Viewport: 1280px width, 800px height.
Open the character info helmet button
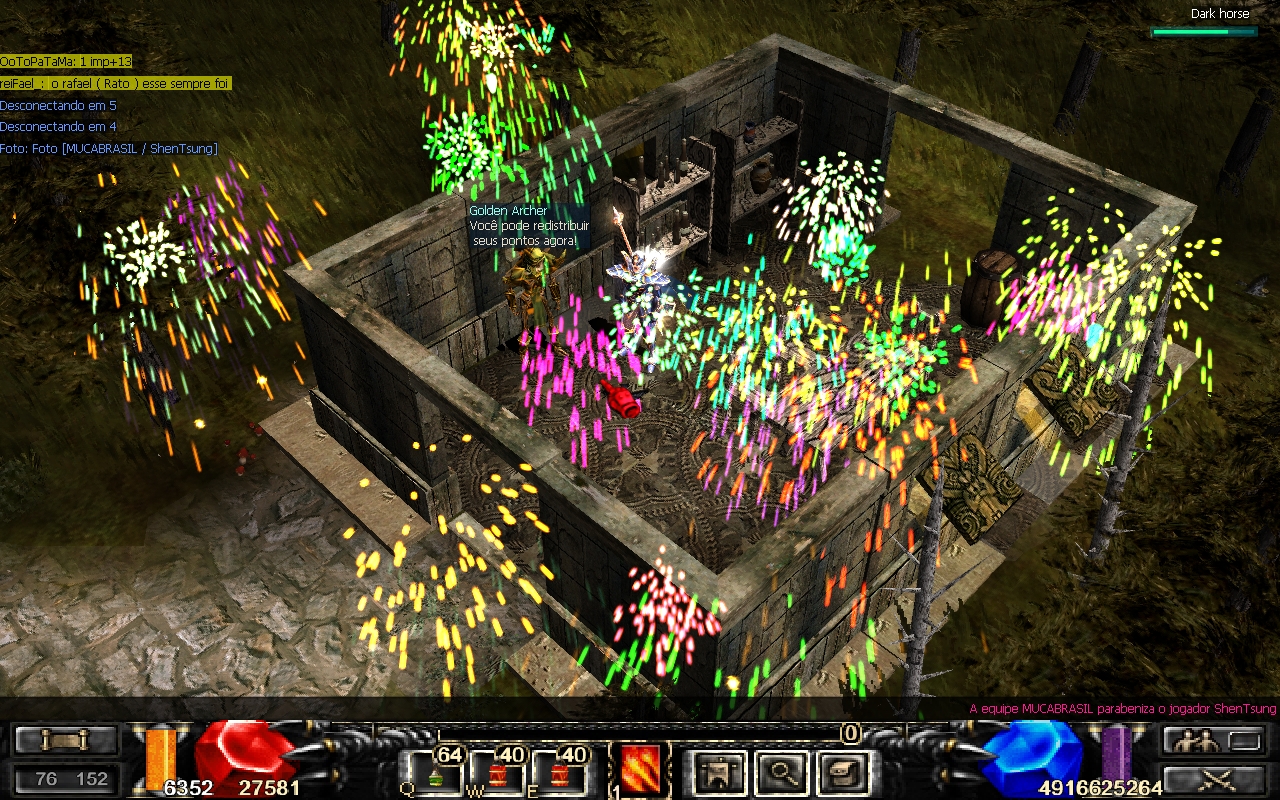point(720,773)
